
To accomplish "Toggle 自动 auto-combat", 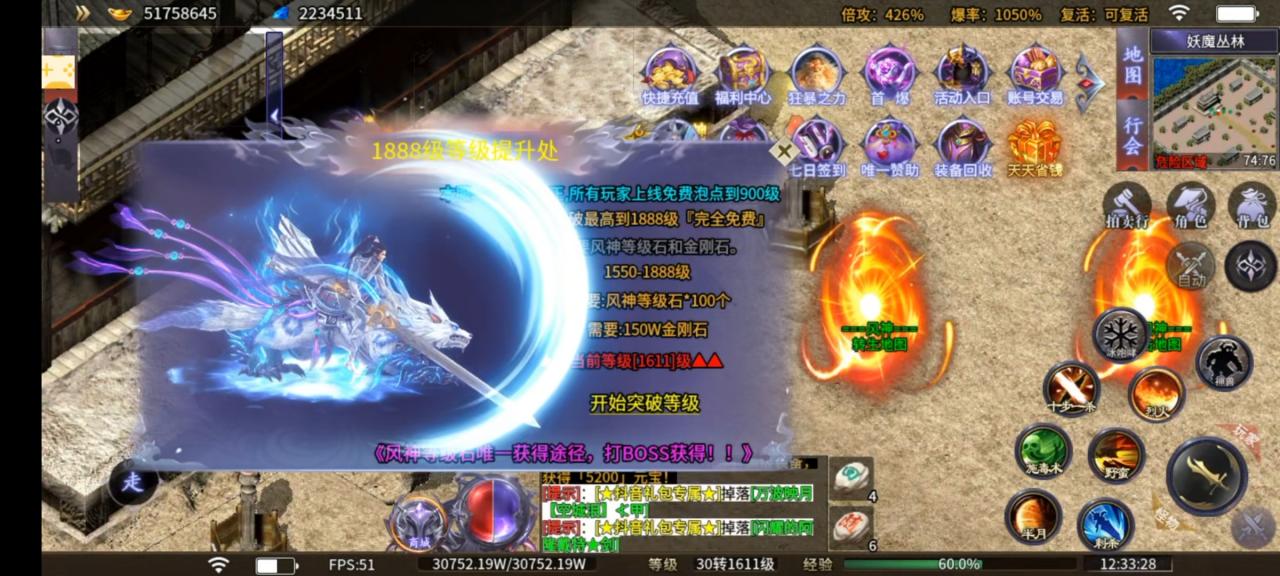I will (1190, 267).
